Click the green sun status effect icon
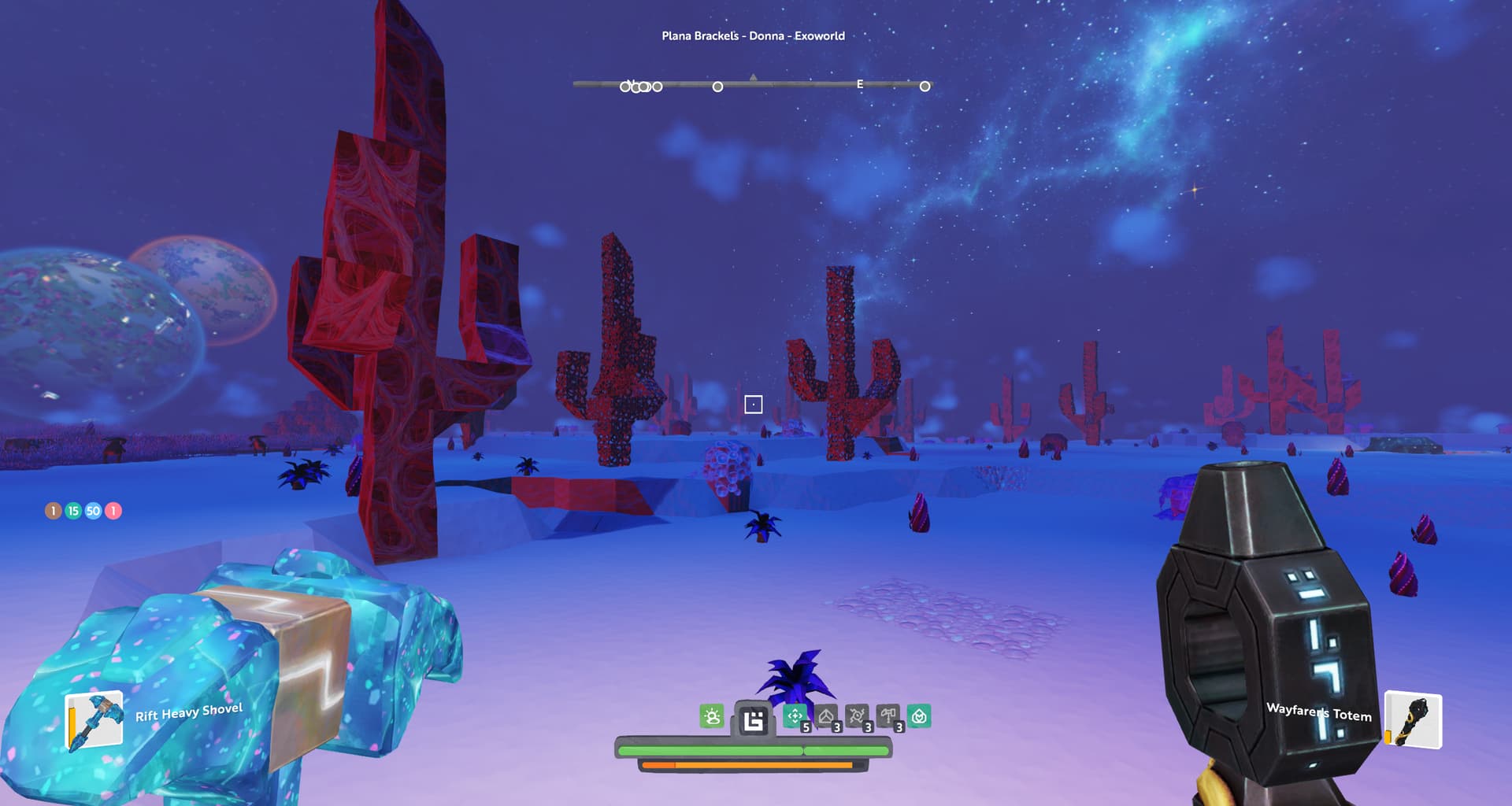Viewport: 1512px width, 806px height. tap(712, 716)
